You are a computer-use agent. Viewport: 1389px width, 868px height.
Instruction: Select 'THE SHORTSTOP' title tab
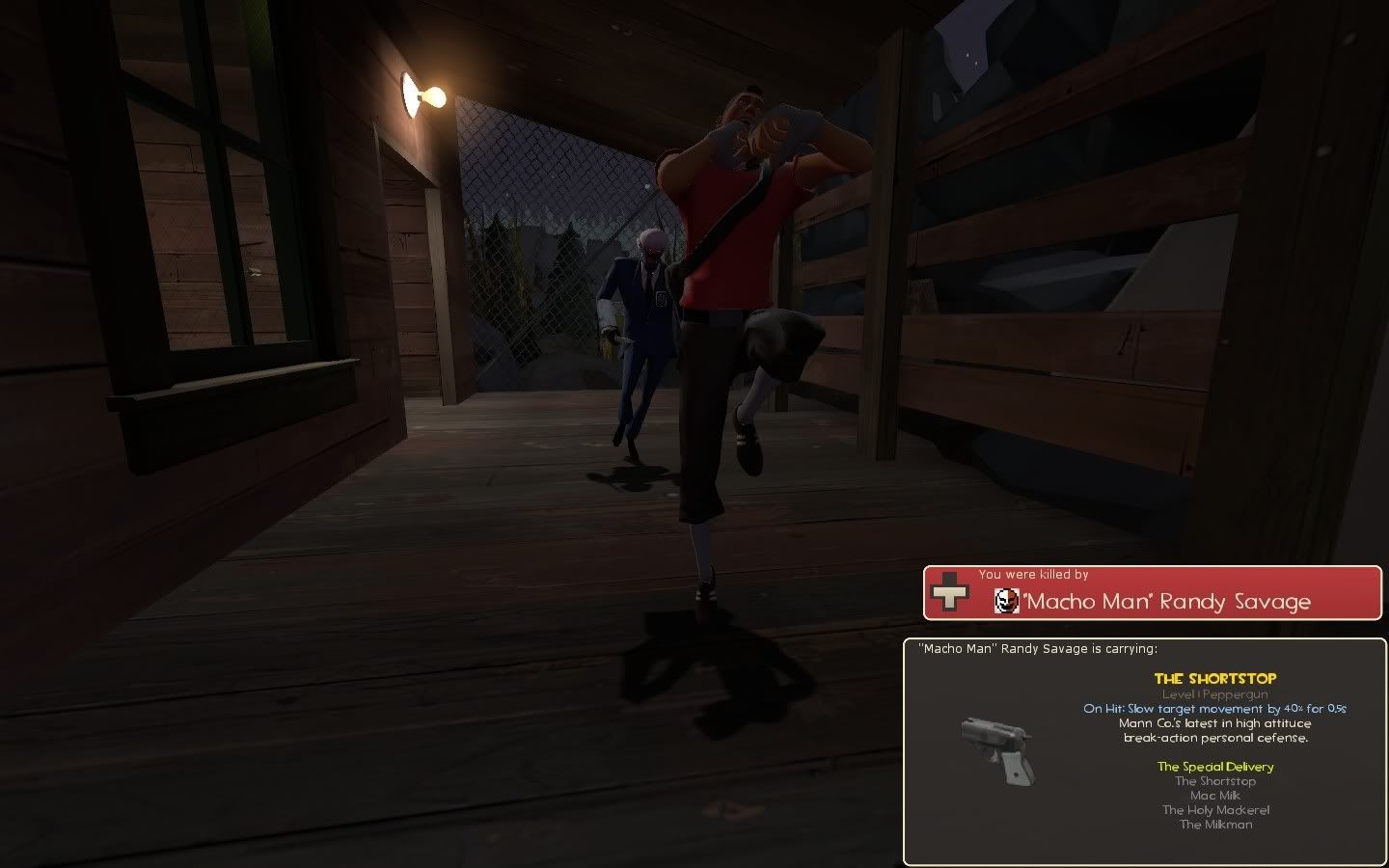(1215, 678)
